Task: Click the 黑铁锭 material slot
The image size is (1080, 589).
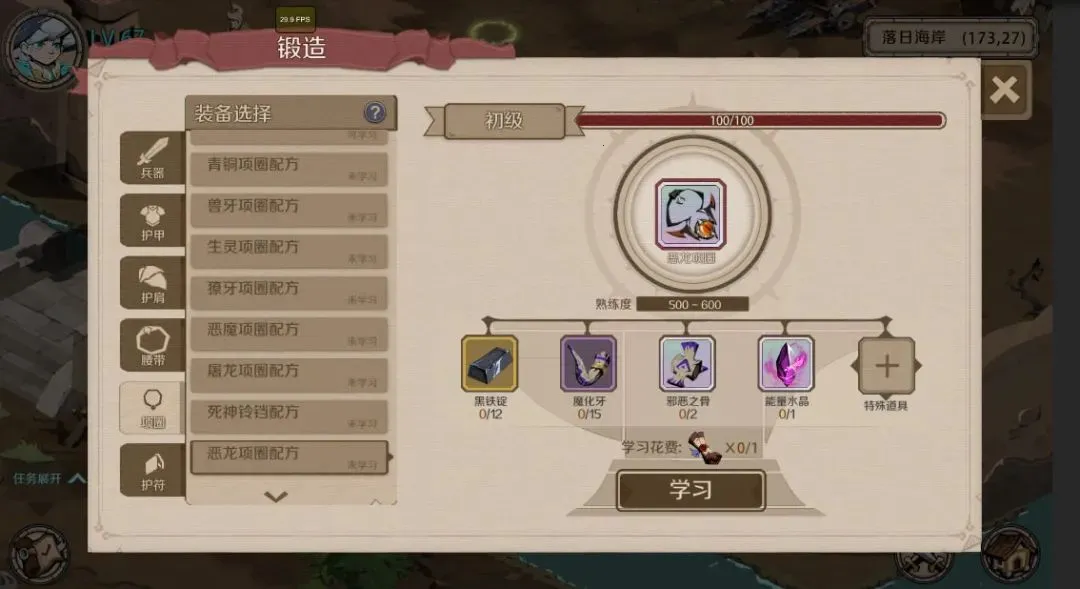Action: (489, 363)
